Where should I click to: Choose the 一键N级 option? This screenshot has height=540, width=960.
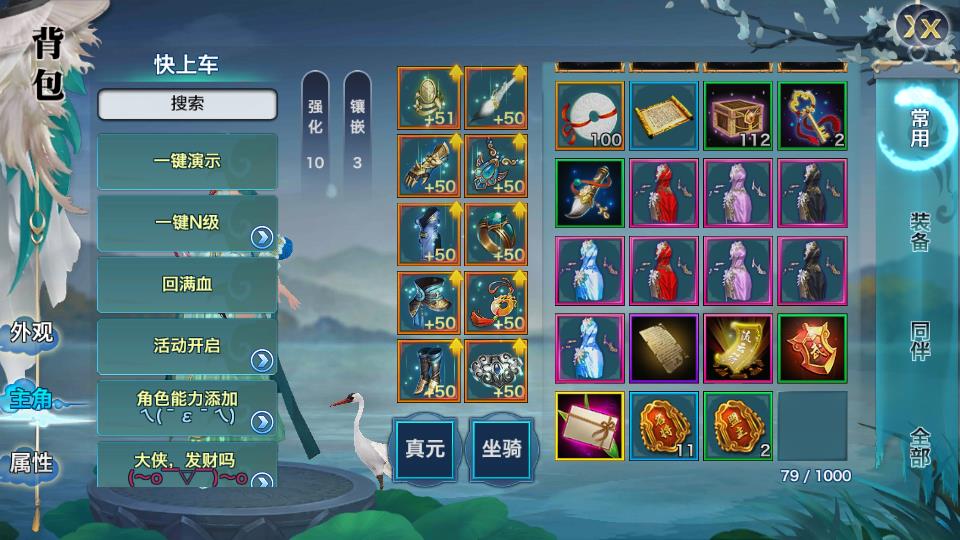(x=187, y=223)
